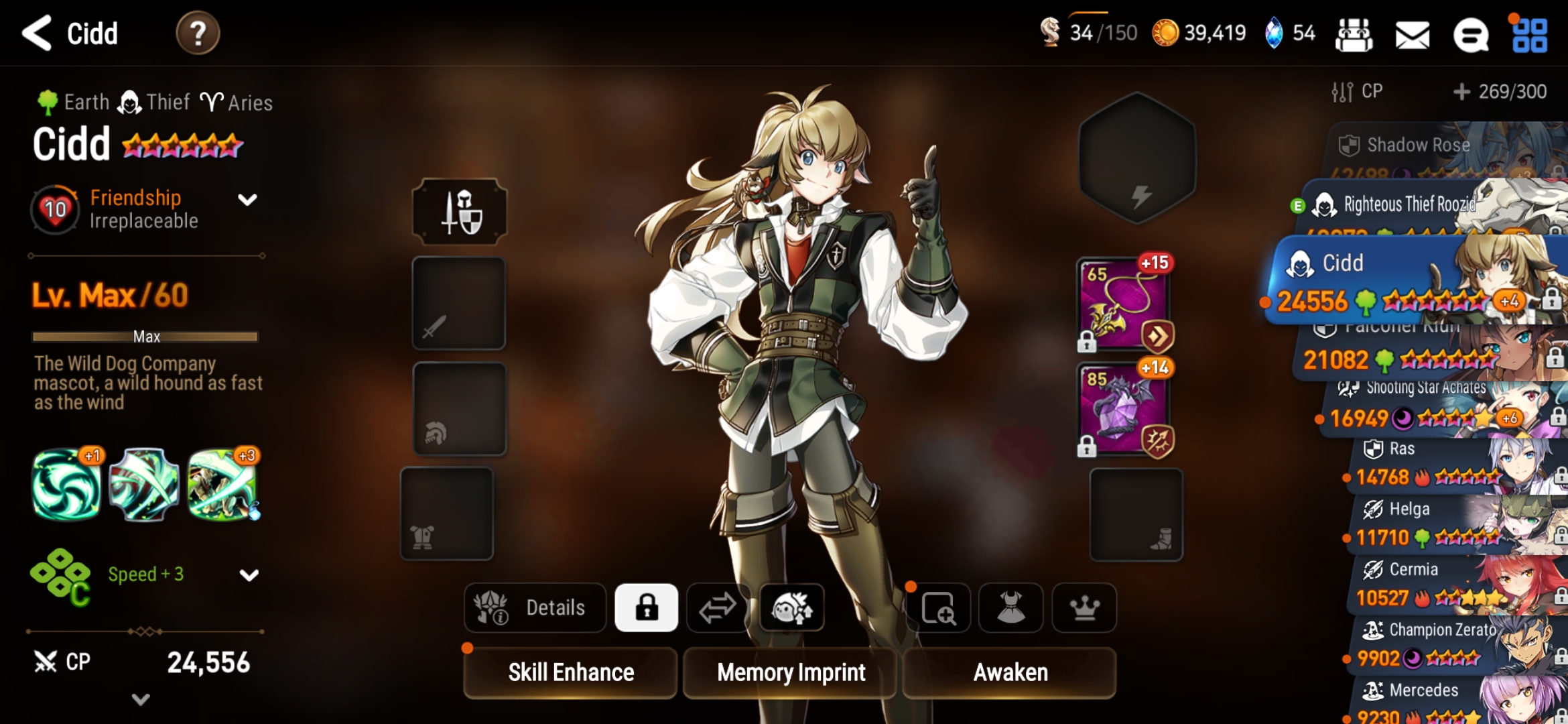Open Memory Imprint
Image resolution: width=1568 pixels, height=724 pixels.
click(x=791, y=672)
